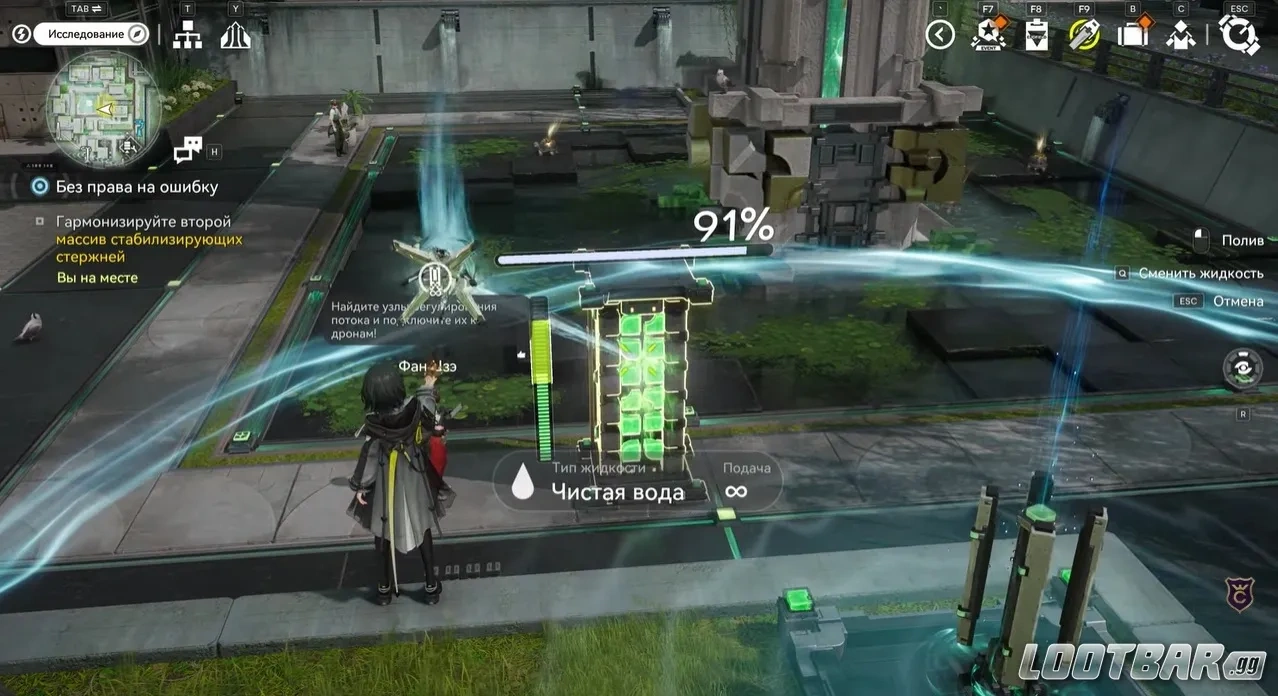Toggle the Исследование exploration mode pill
The image size is (1278, 696).
pyautogui.click(x=90, y=34)
